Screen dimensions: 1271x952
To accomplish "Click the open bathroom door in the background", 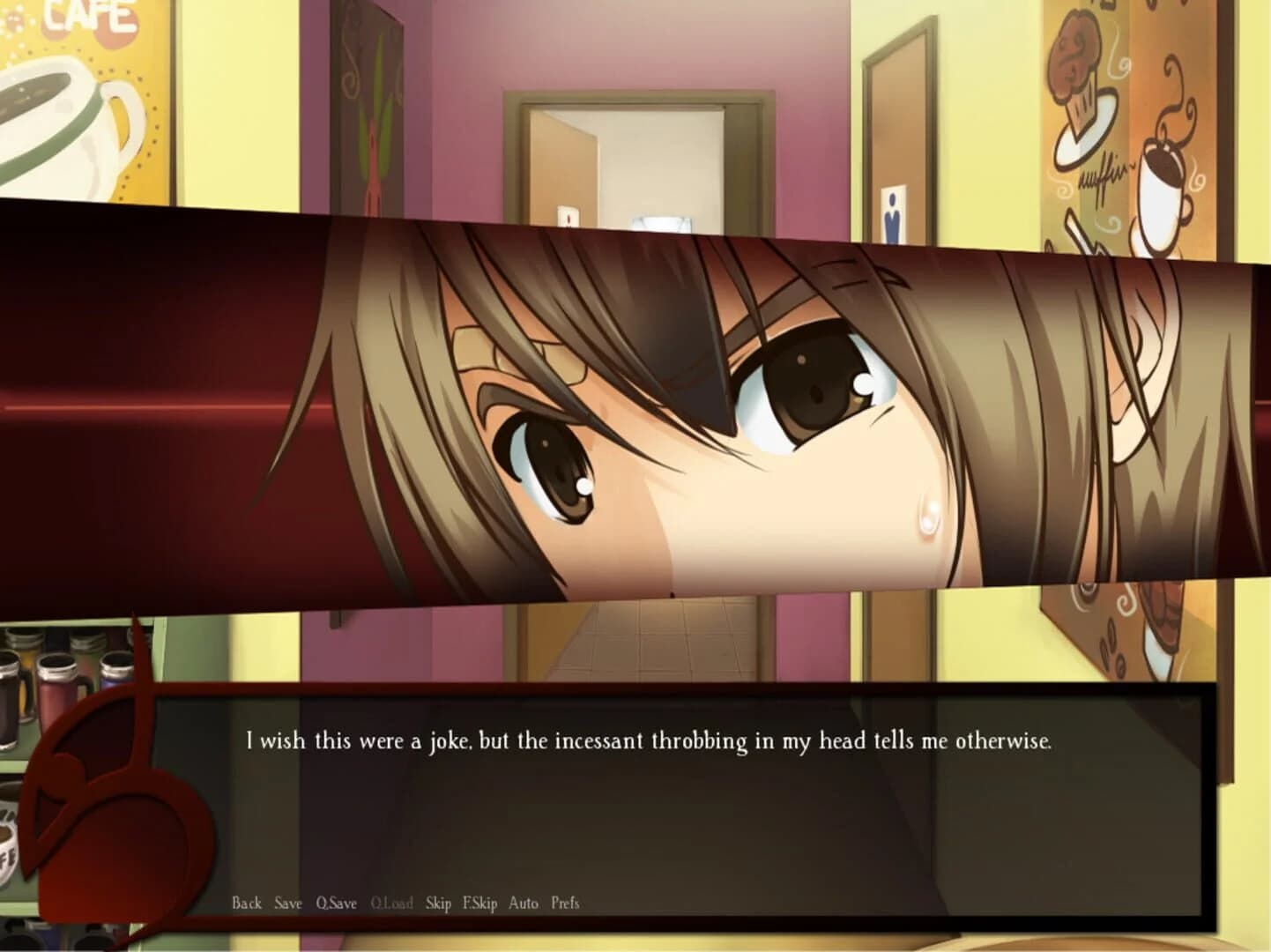I will [617, 159].
